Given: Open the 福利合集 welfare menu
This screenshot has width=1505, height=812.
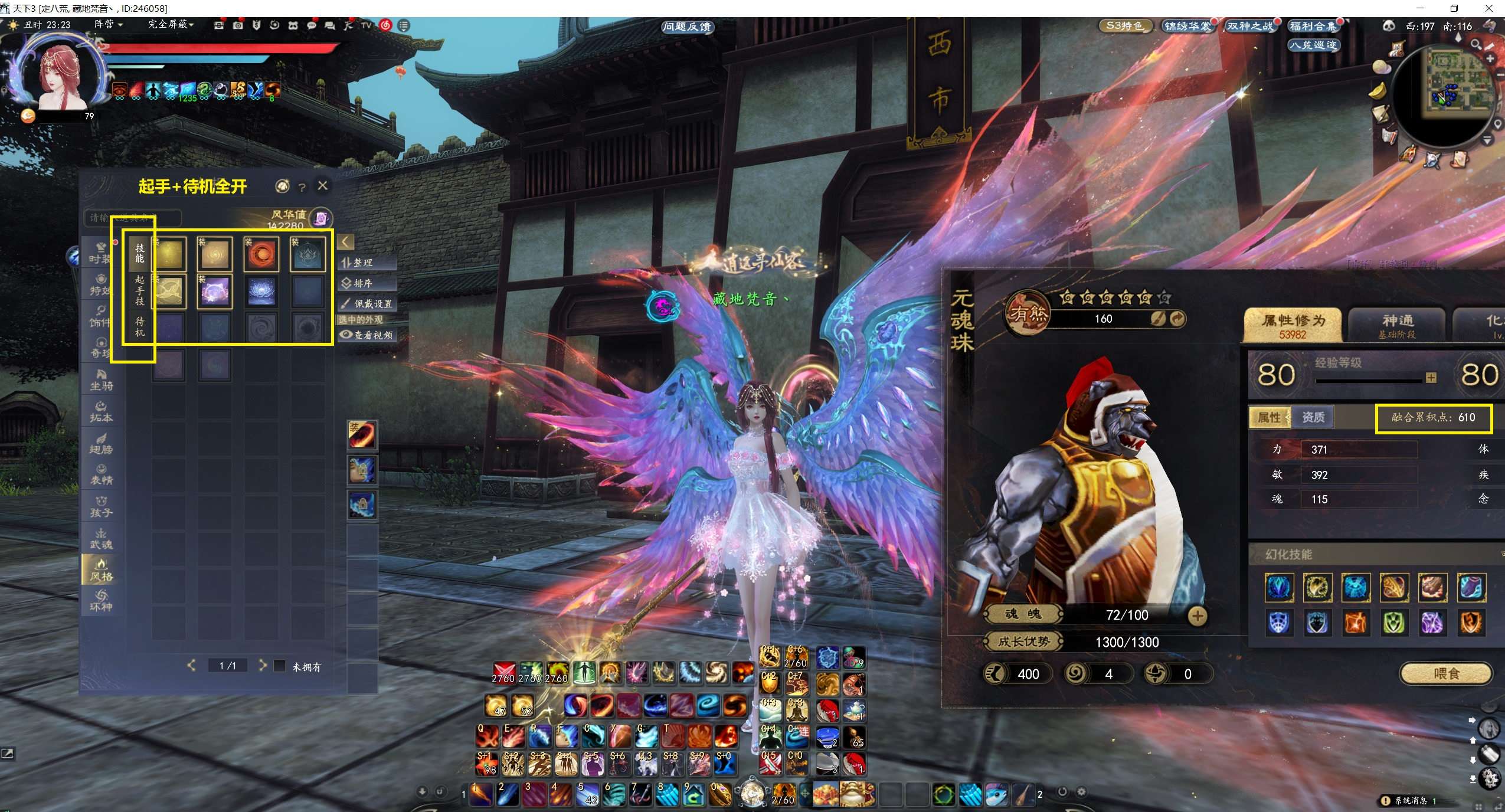Looking at the screenshot, I should click(x=1313, y=27).
